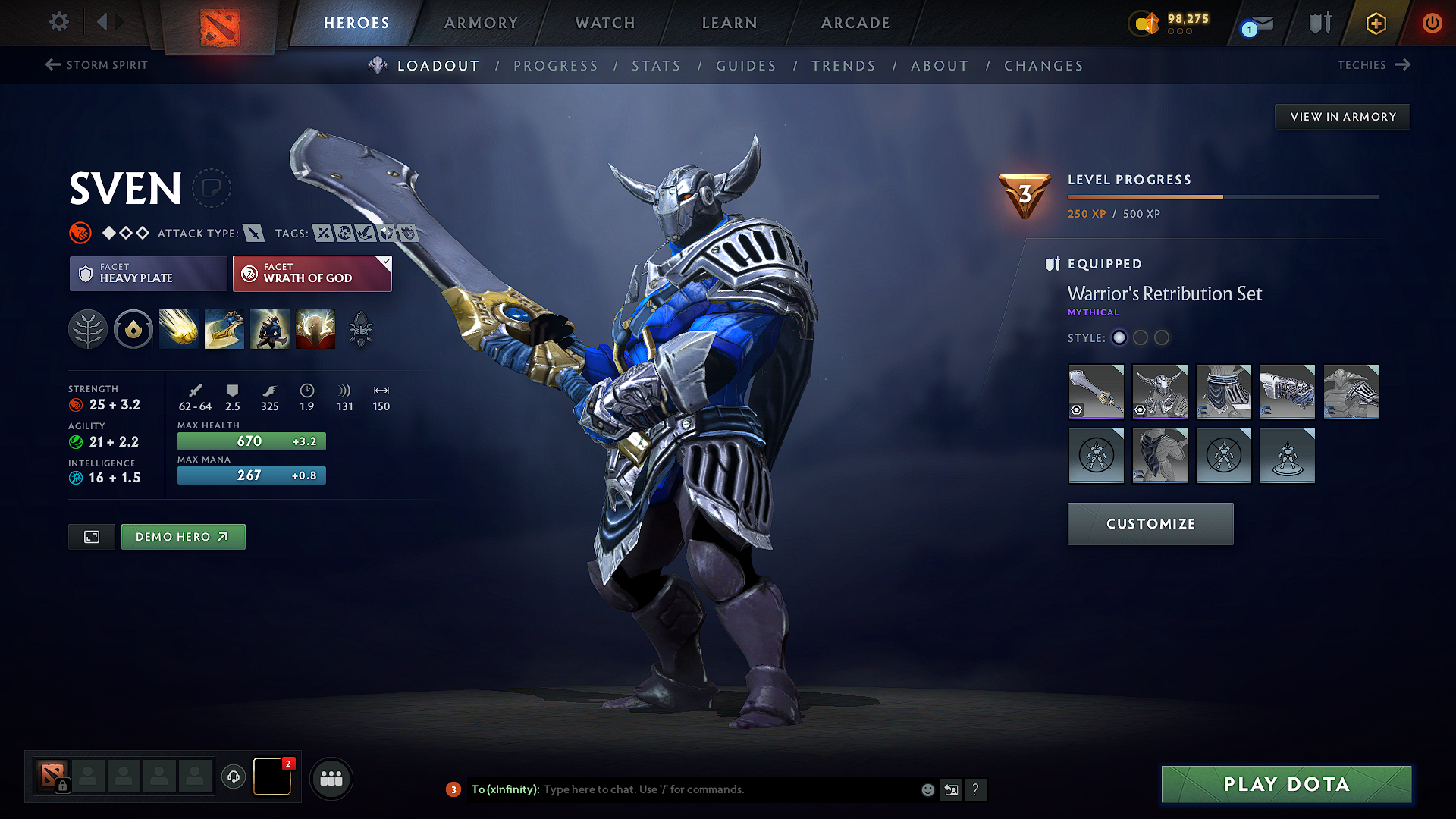Click Sven's innate ability icon

click(x=133, y=328)
